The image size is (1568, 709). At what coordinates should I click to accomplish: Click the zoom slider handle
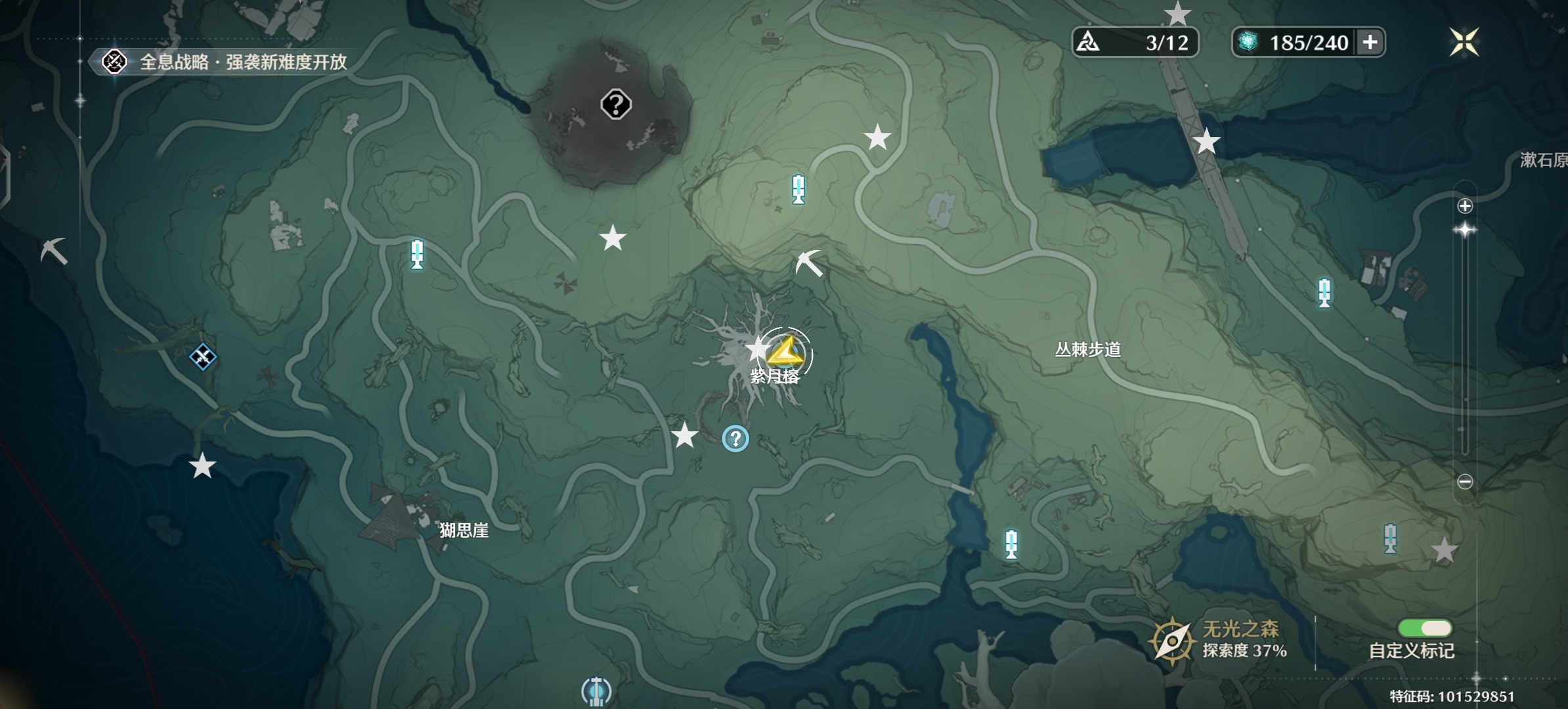click(1464, 230)
